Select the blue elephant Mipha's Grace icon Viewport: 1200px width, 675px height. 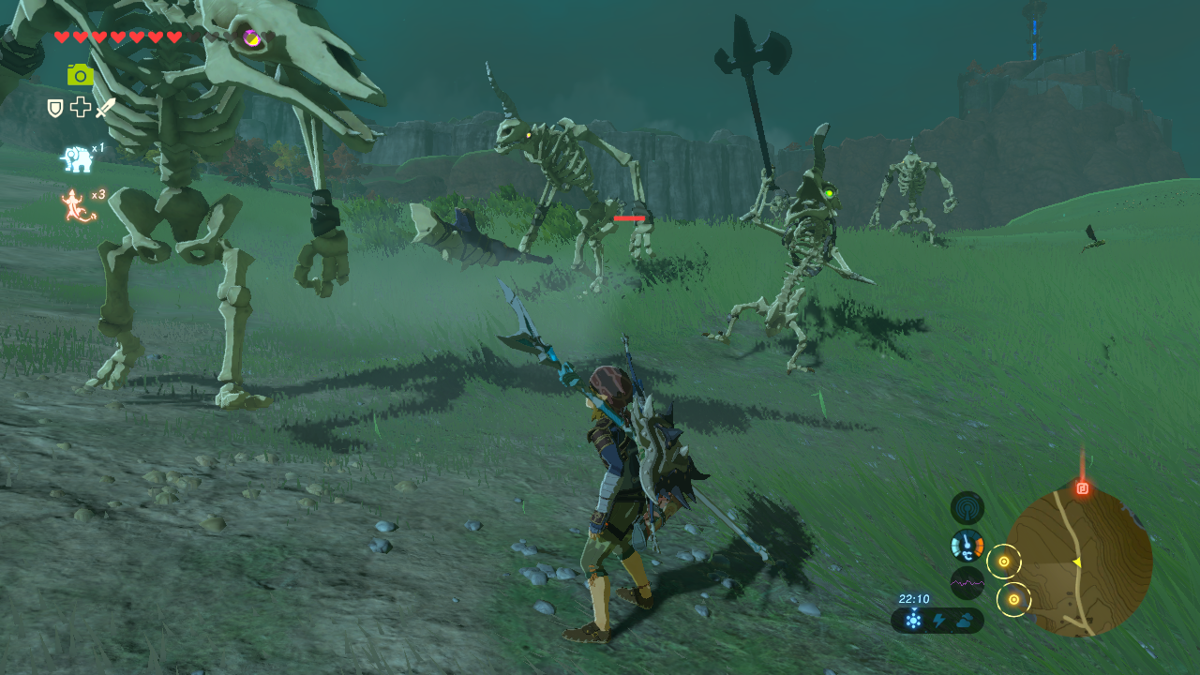tap(75, 159)
